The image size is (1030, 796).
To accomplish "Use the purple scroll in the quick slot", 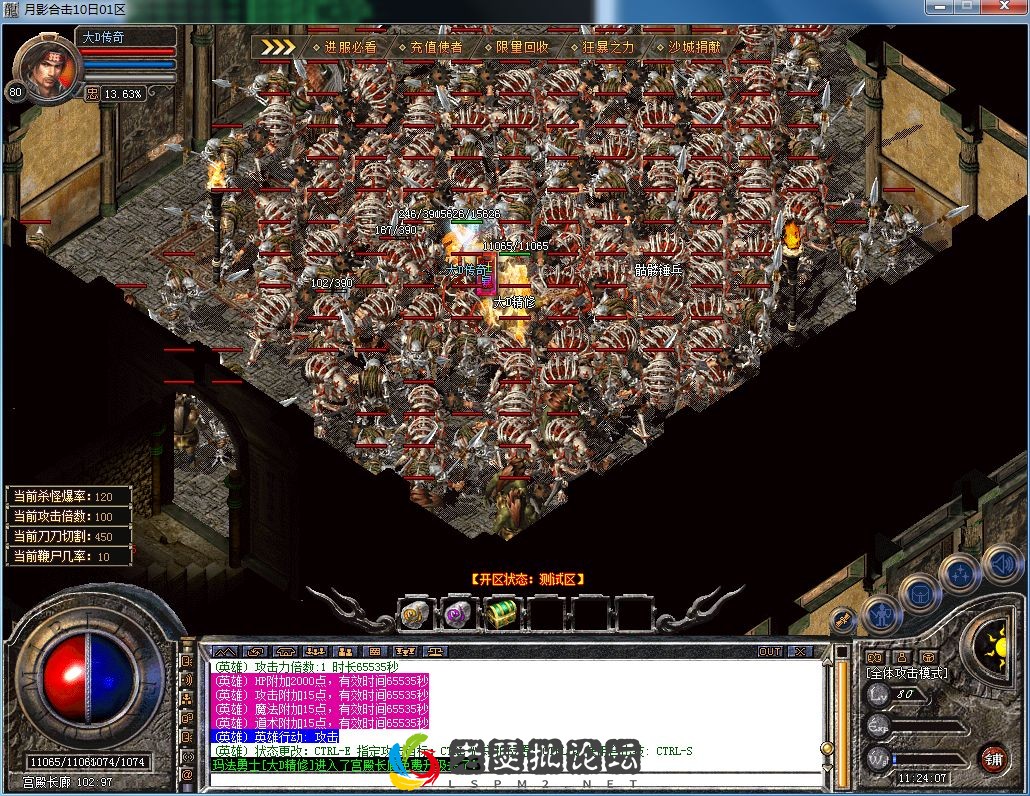I will (458, 612).
